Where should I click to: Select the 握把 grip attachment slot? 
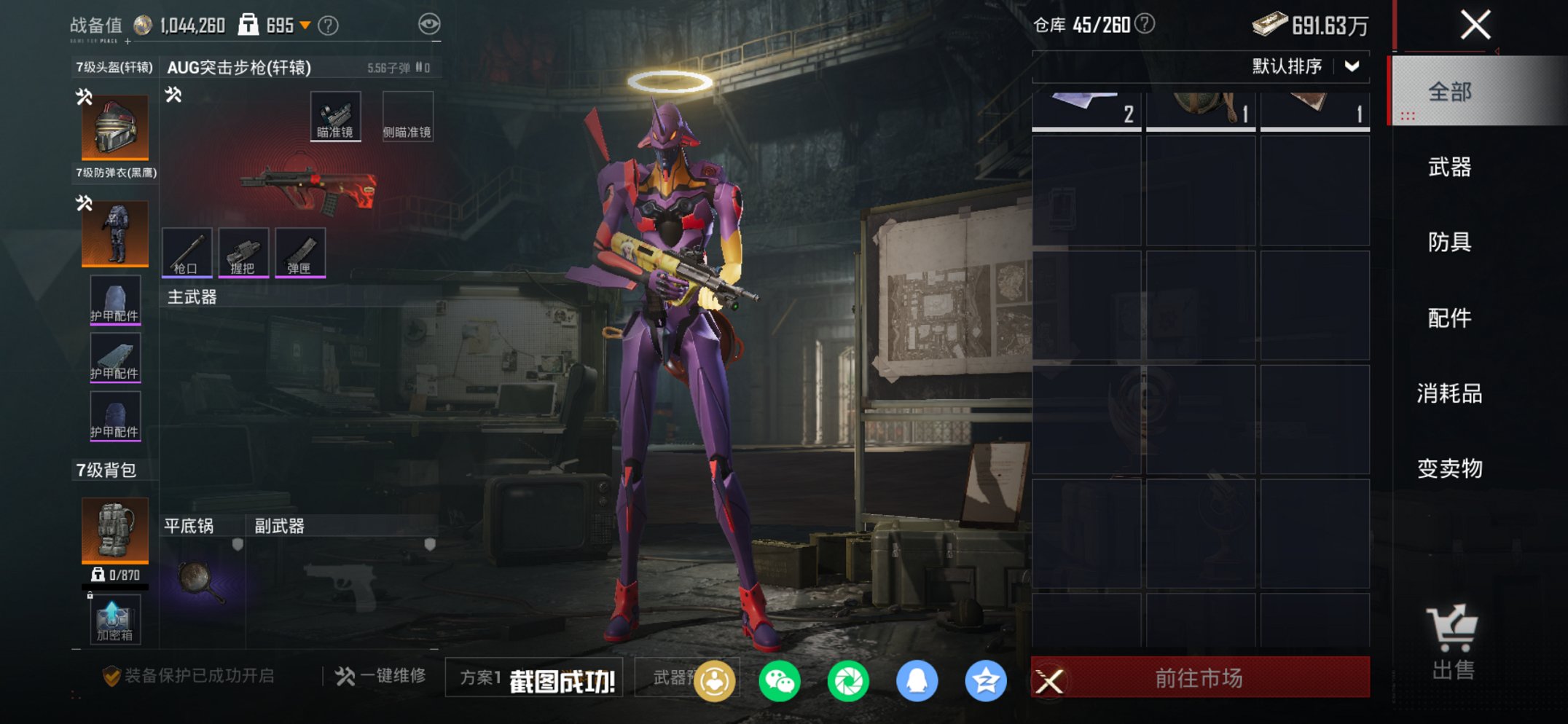(x=243, y=253)
